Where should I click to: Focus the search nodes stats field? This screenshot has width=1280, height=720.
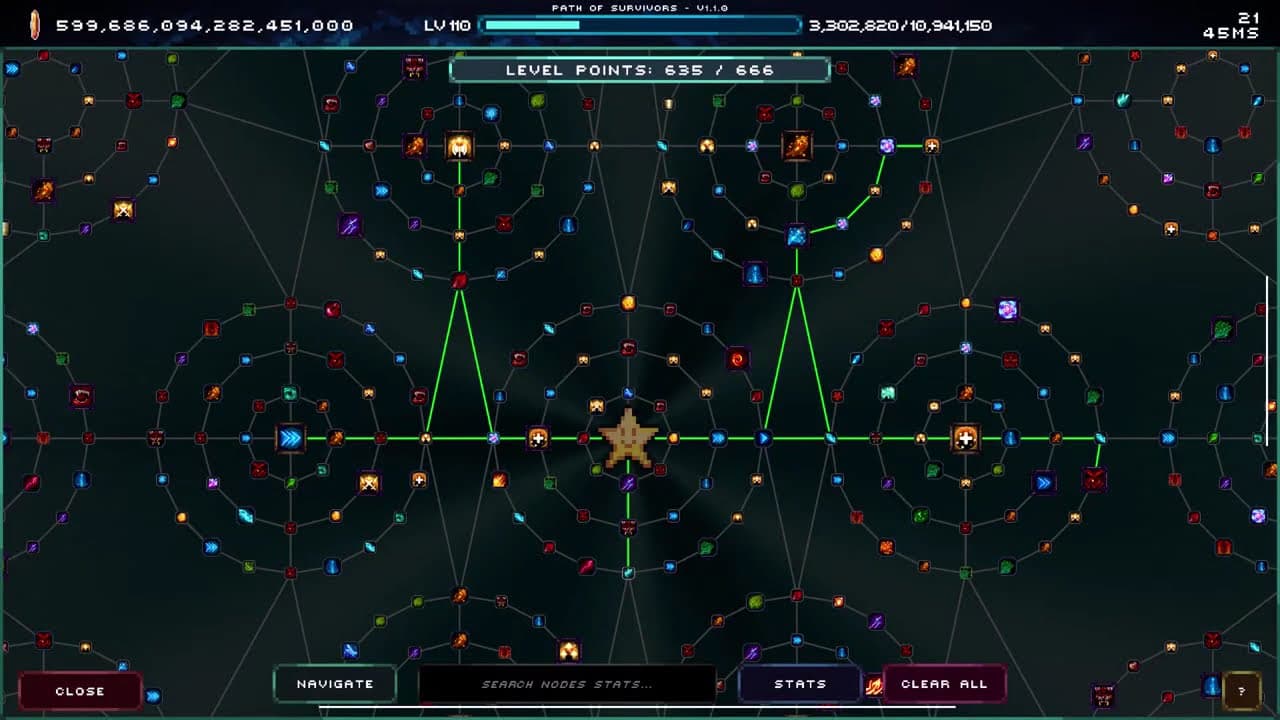coord(566,684)
